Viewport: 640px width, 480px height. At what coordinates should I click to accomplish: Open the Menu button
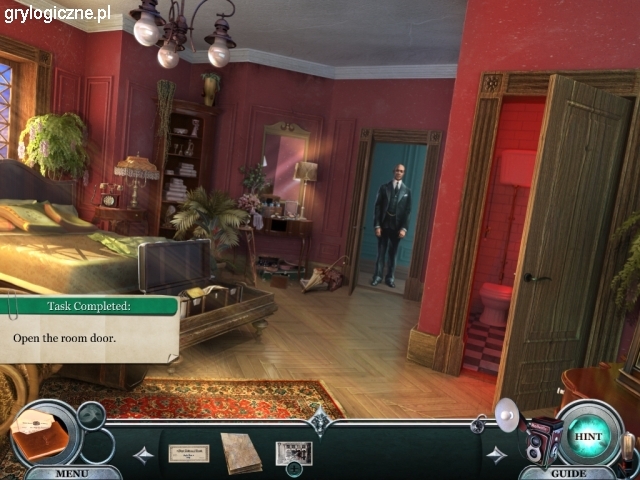tap(72, 472)
